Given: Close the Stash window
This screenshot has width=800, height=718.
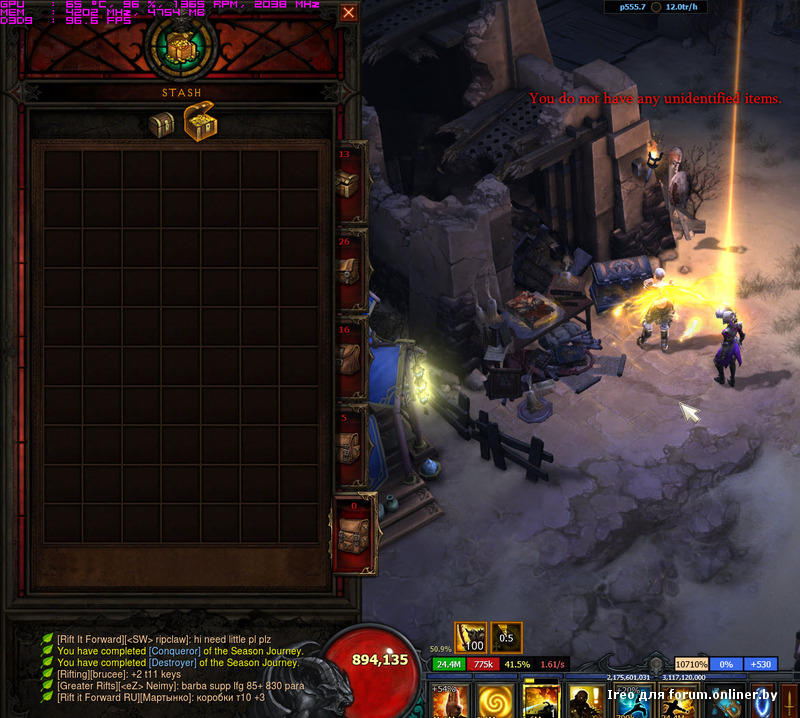Looking at the screenshot, I should [x=348, y=13].
